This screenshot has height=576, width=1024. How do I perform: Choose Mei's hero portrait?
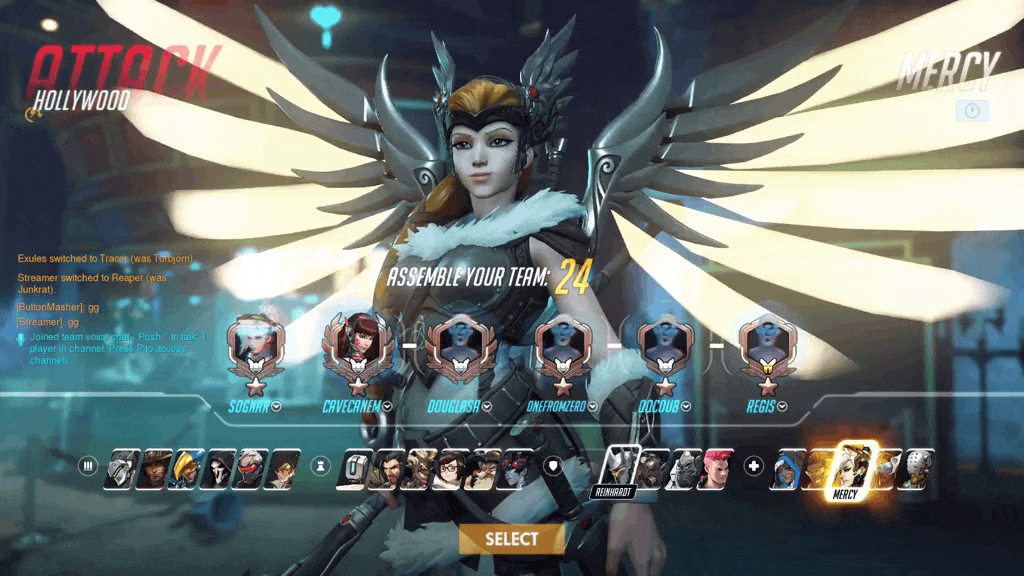coord(451,468)
